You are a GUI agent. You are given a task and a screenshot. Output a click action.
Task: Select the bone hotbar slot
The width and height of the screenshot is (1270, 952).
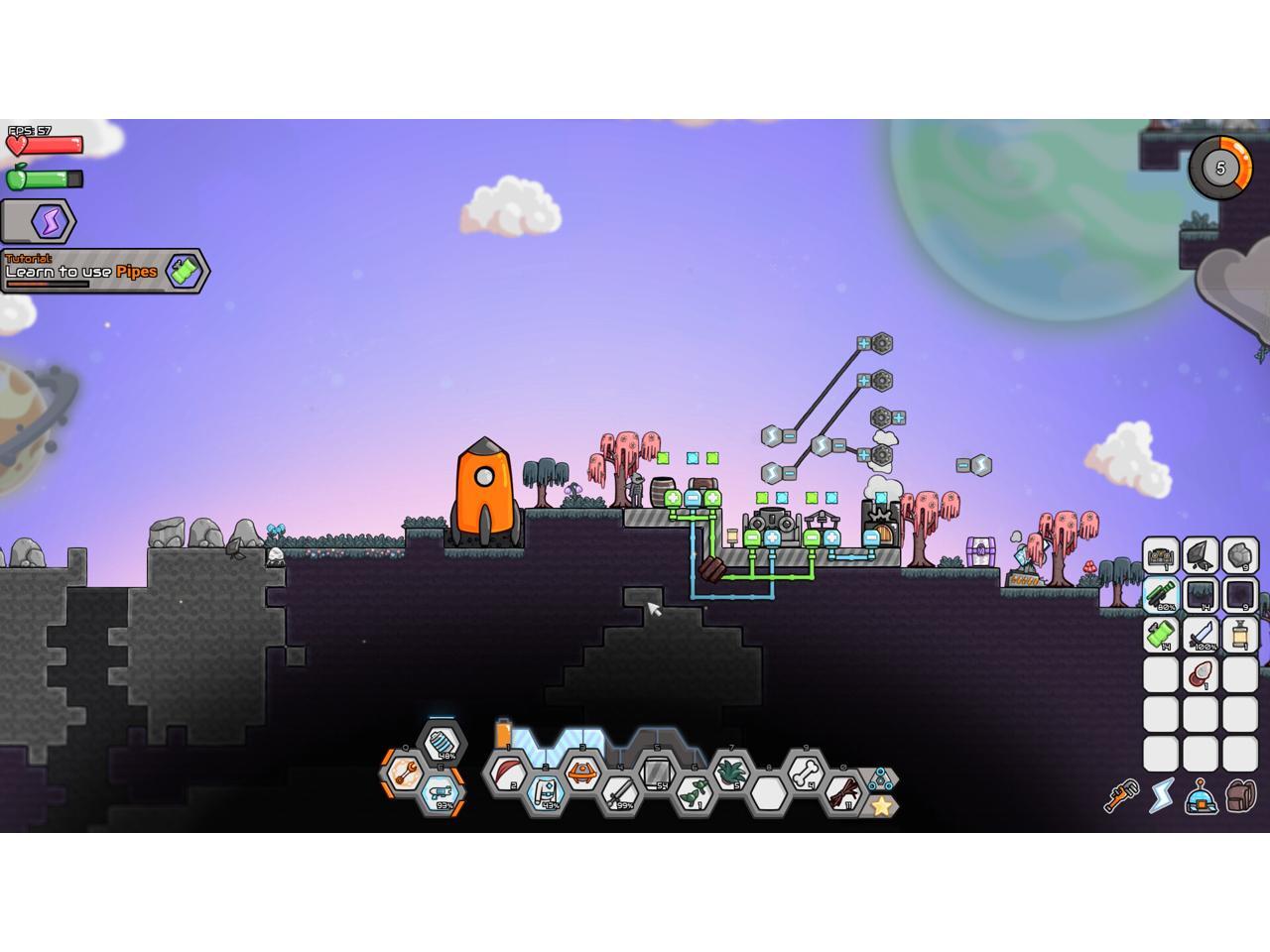[x=809, y=770]
